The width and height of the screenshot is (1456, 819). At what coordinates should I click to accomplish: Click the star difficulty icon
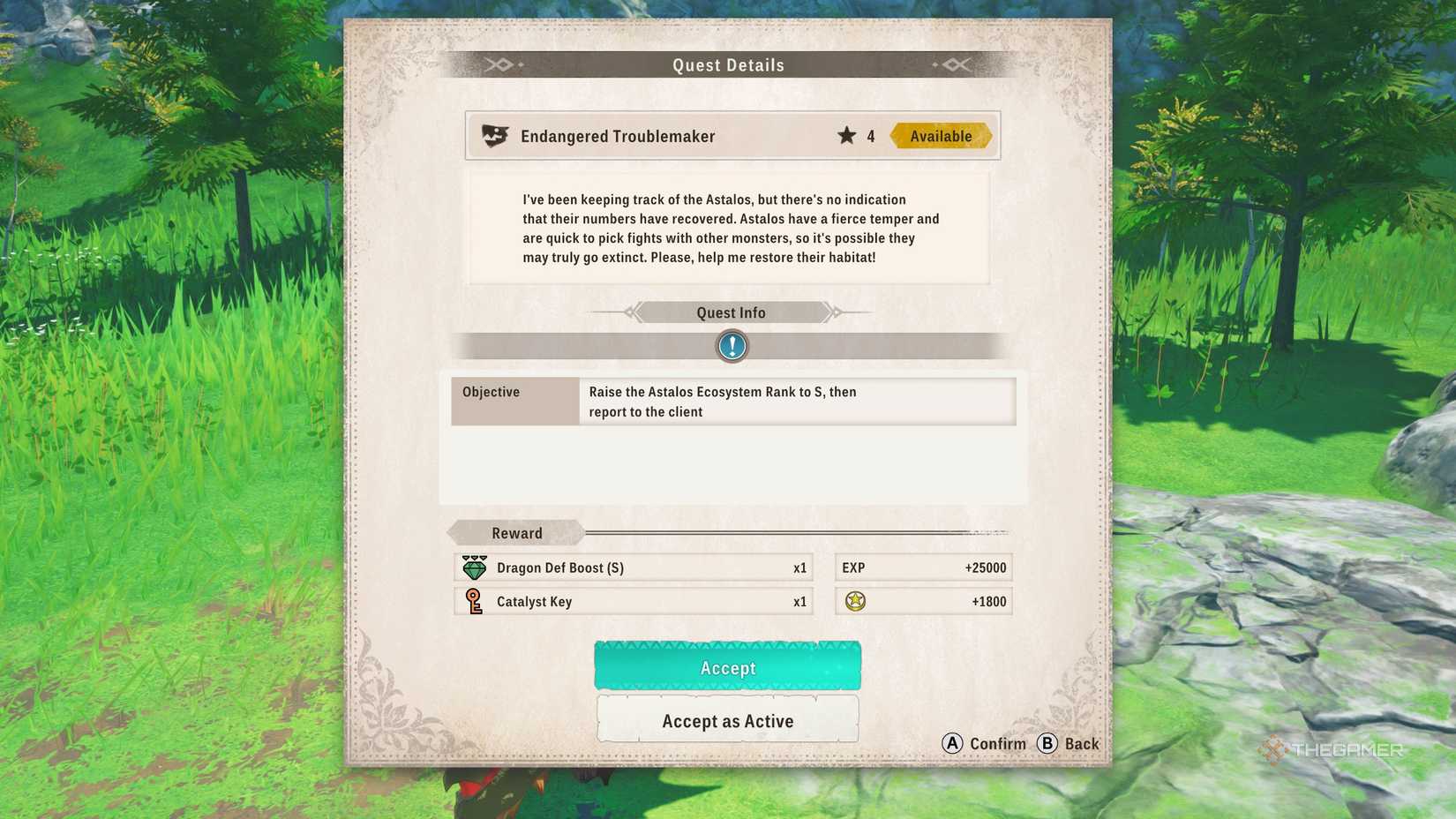(x=847, y=135)
